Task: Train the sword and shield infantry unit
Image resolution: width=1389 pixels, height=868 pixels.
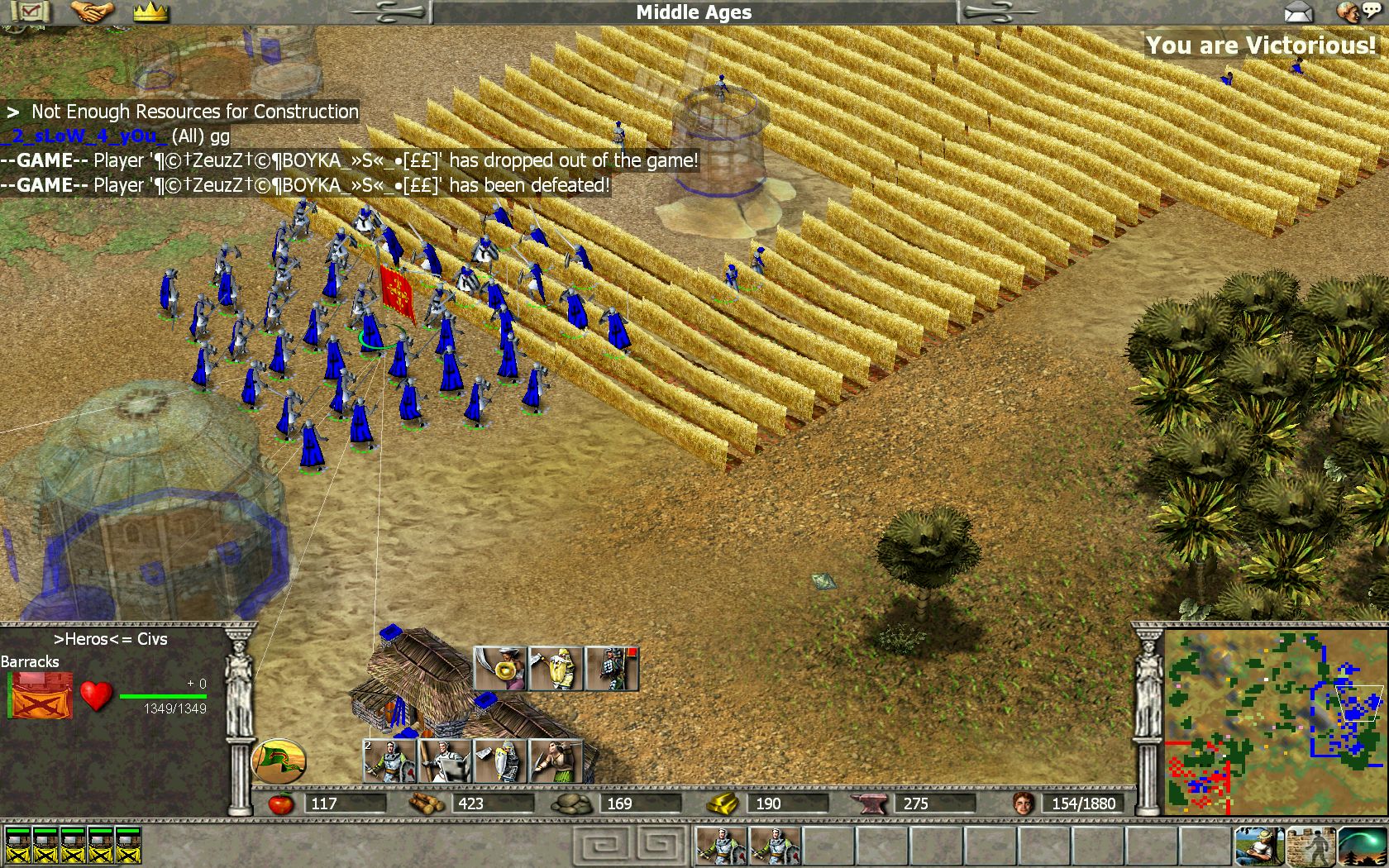Action: (x=390, y=761)
